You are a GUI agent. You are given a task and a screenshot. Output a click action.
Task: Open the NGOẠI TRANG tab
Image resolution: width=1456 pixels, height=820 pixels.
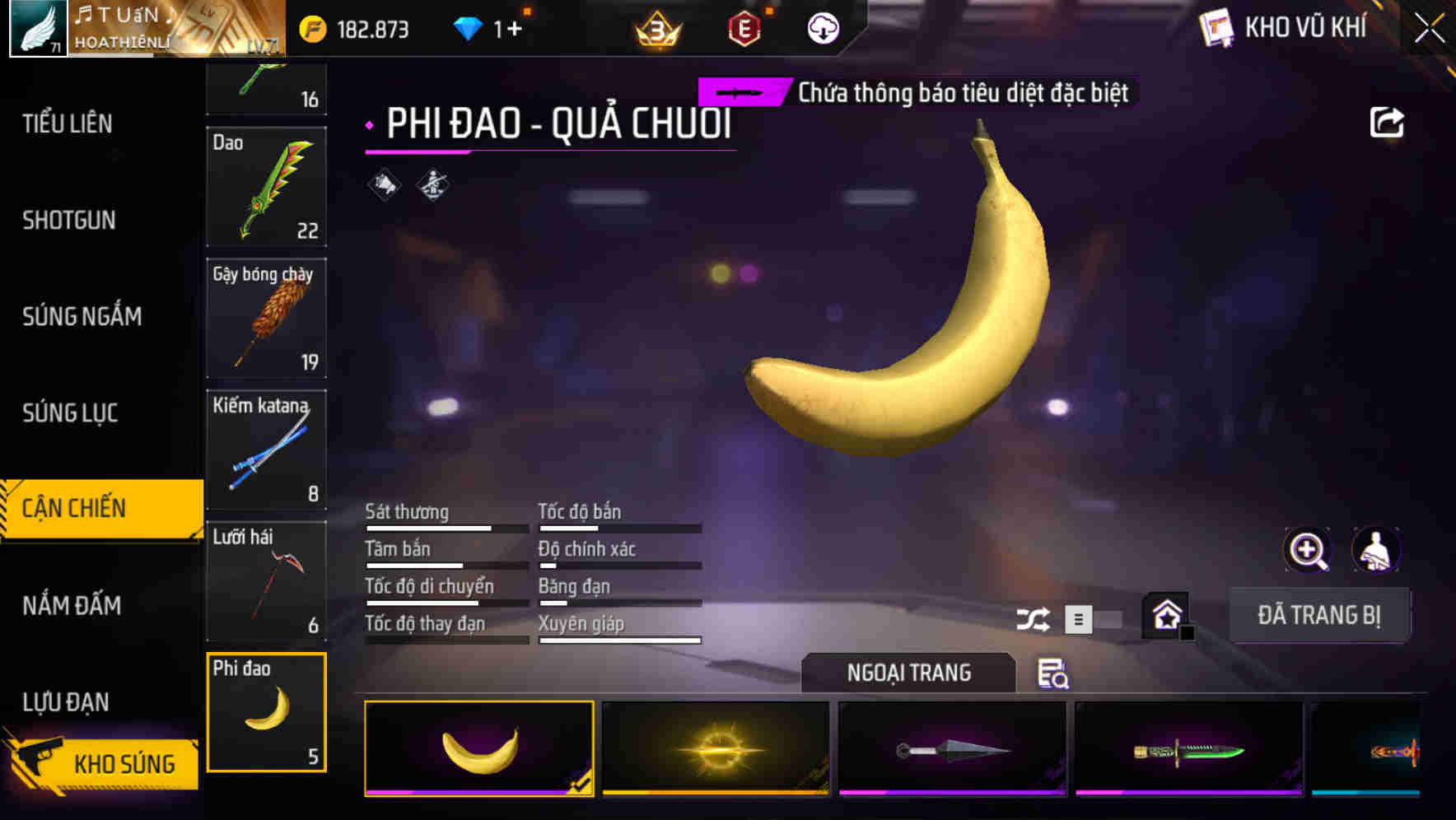(908, 673)
